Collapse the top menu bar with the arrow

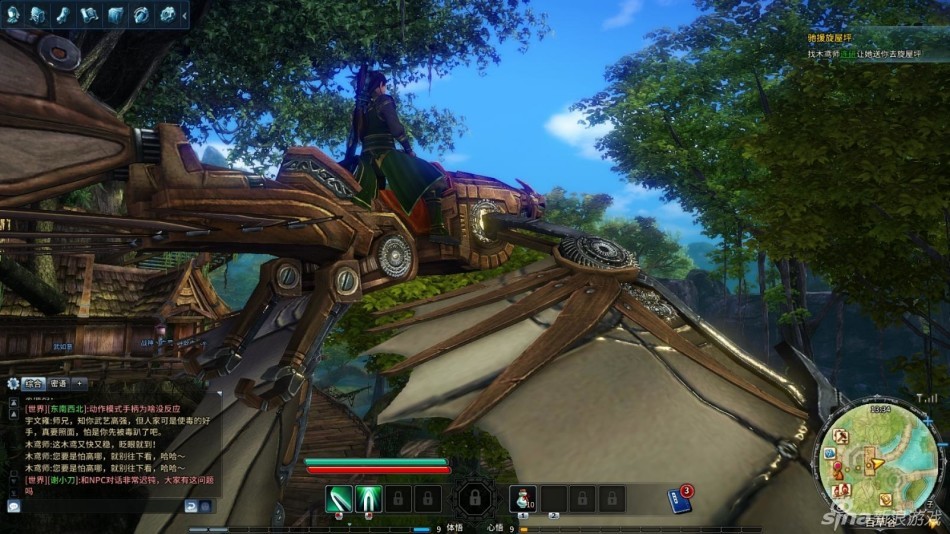(184, 14)
